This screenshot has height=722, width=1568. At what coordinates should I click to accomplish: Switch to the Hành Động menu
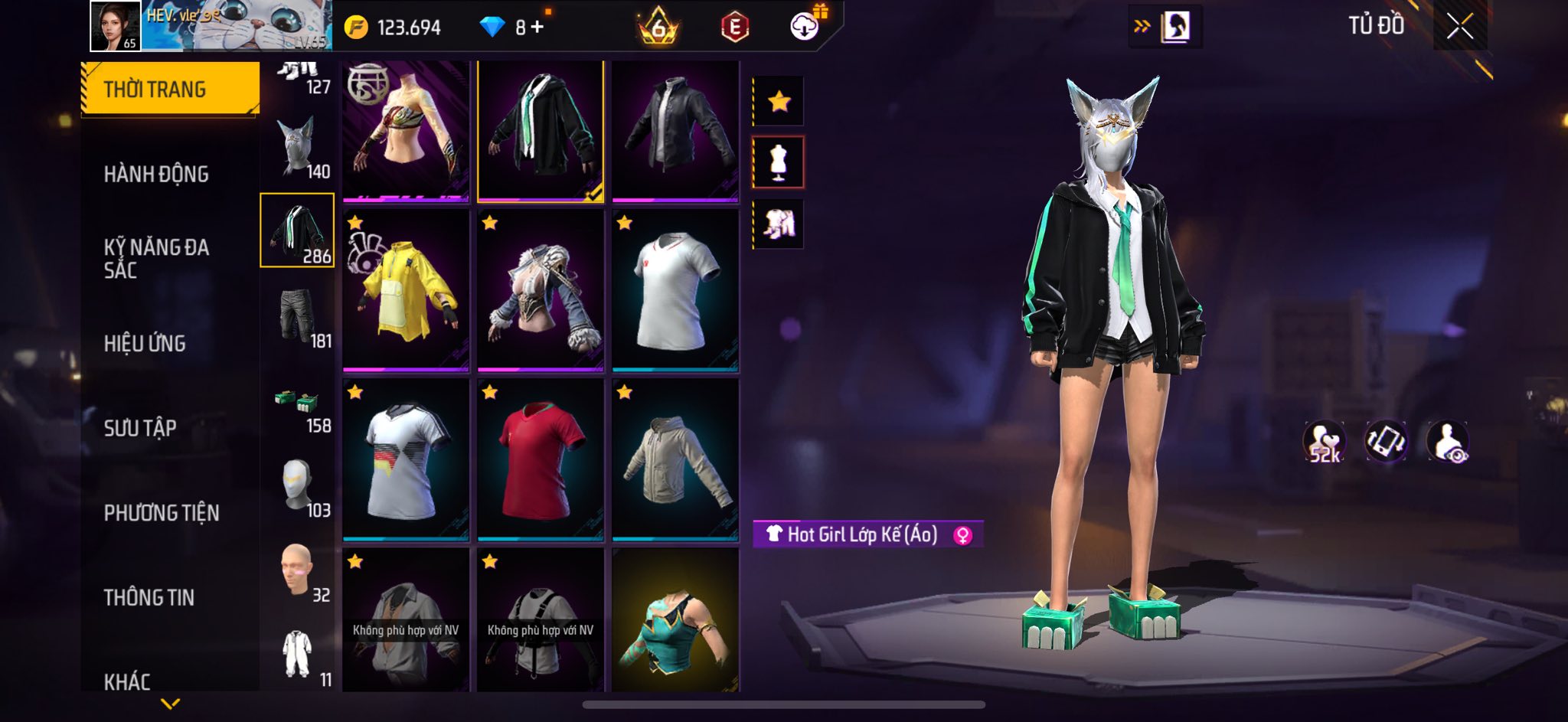(x=156, y=175)
